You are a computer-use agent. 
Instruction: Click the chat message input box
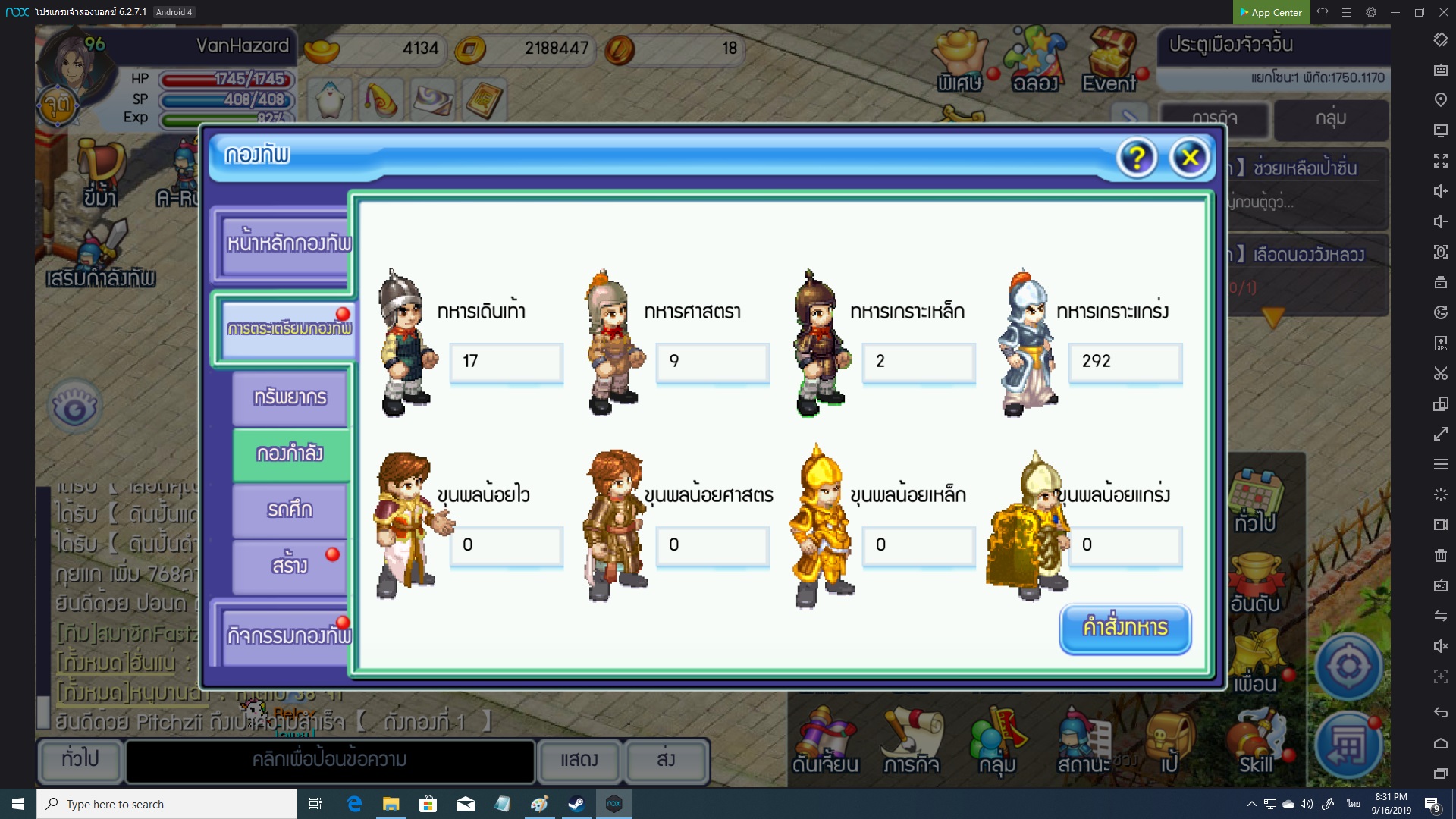(x=330, y=760)
